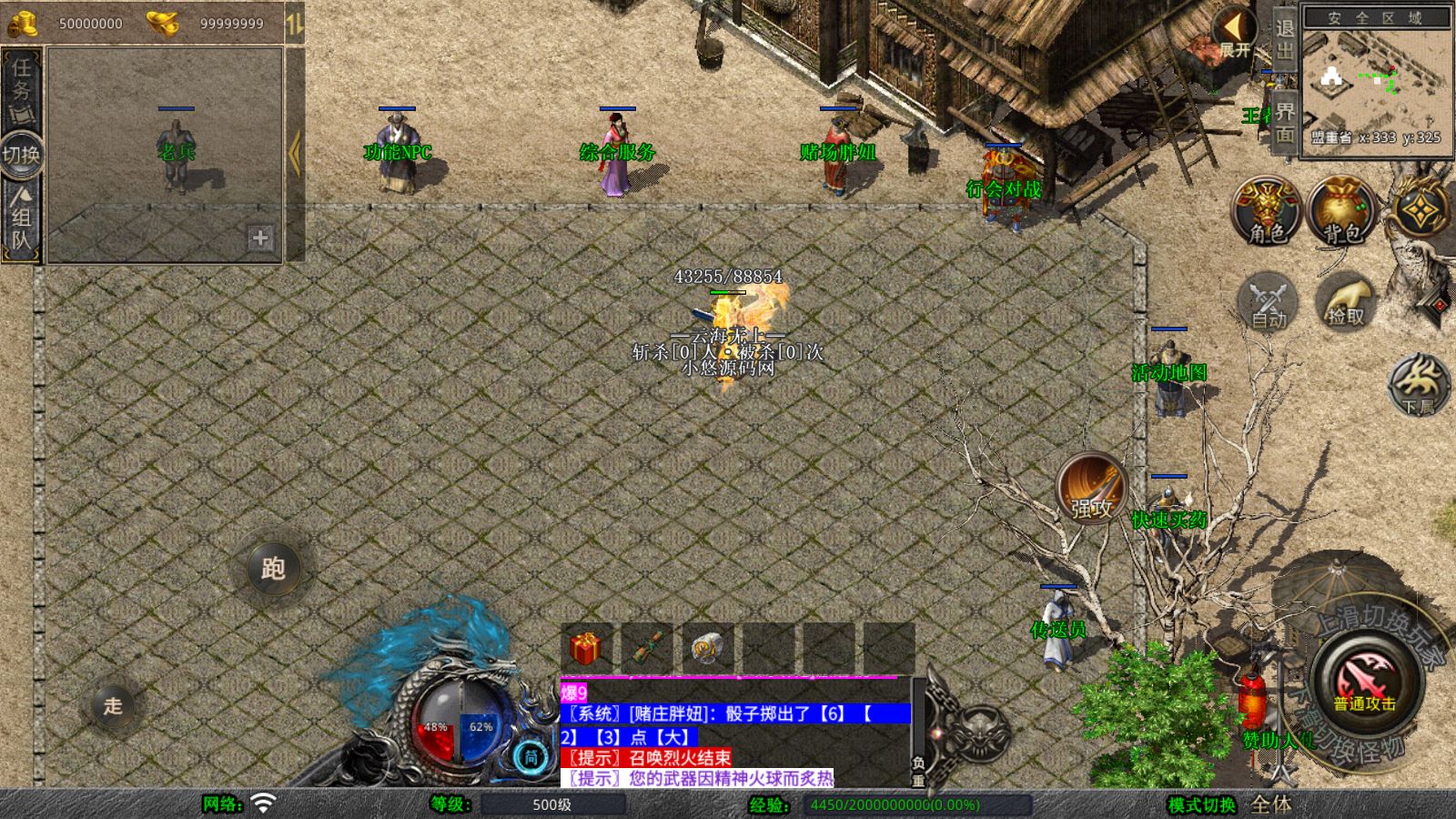Select the 跑 run movement button

click(x=273, y=569)
